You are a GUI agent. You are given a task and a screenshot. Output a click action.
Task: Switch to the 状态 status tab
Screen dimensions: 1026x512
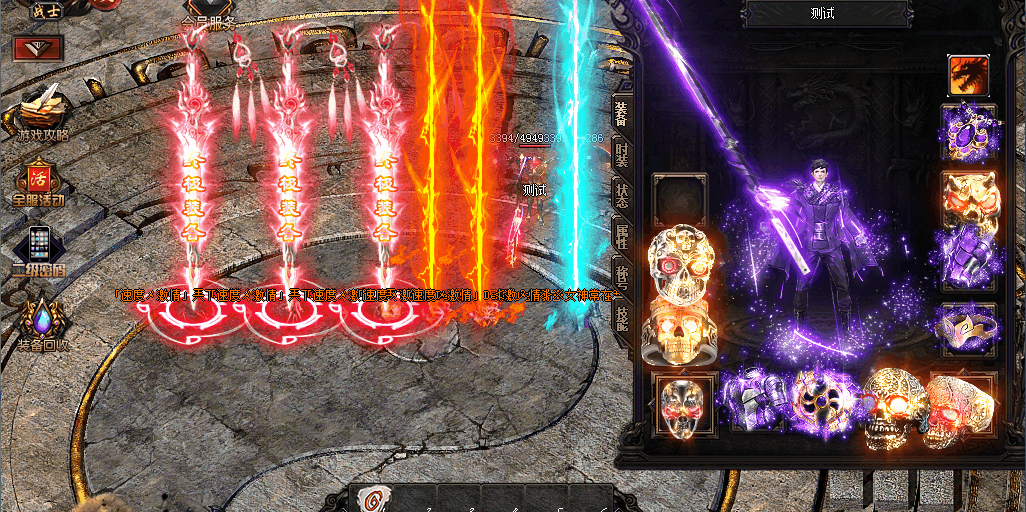(622, 195)
